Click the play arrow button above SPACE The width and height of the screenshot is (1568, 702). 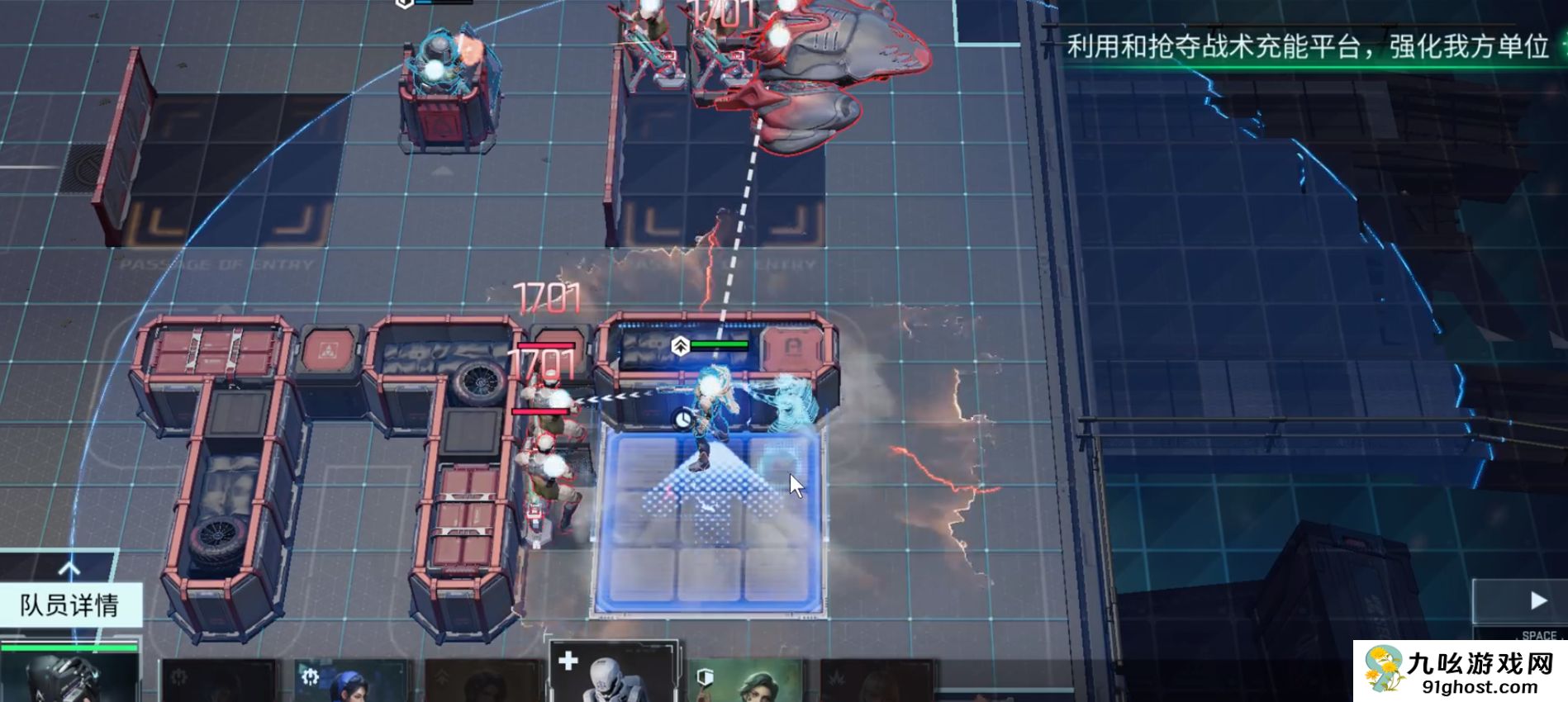[x=1537, y=601]
